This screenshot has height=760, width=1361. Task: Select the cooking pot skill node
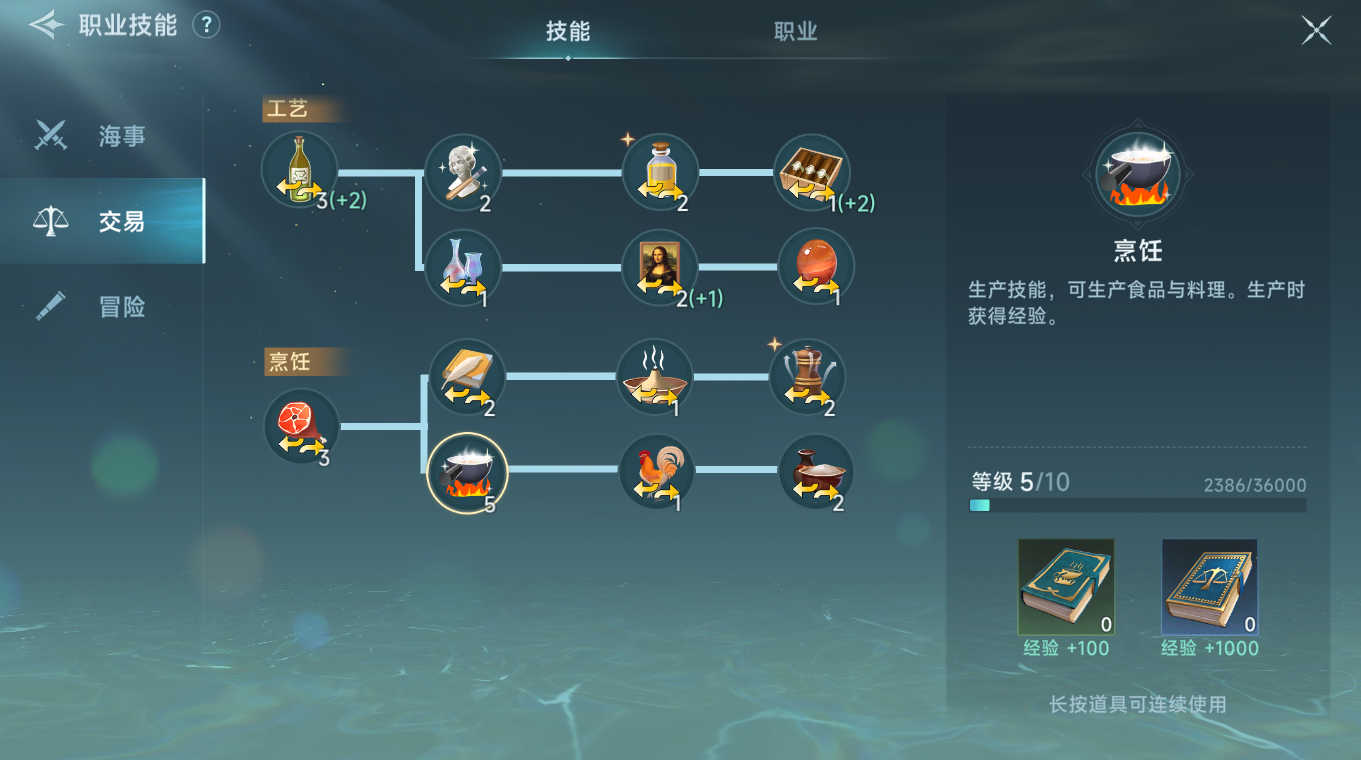click(468, 473)
